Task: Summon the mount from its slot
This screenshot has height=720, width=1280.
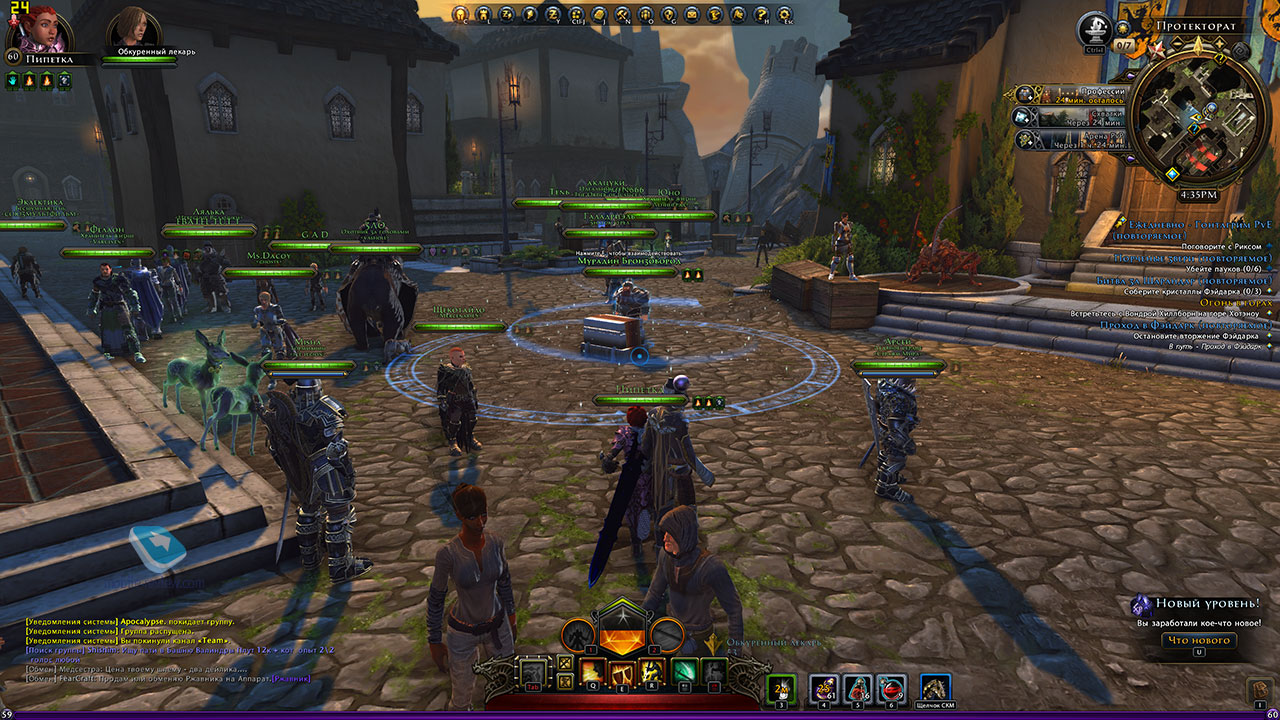Action: point(935,688)
